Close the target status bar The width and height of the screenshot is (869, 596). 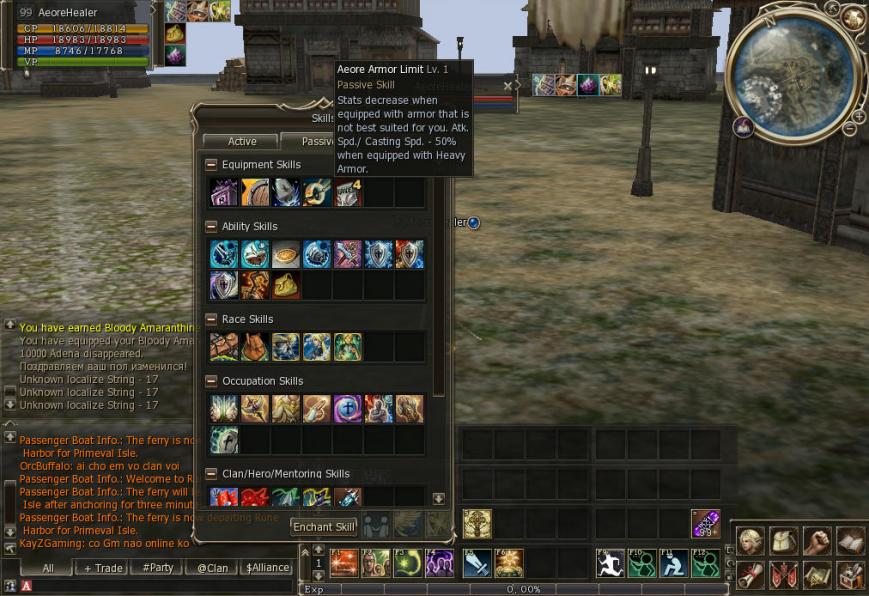pos(508,86)
